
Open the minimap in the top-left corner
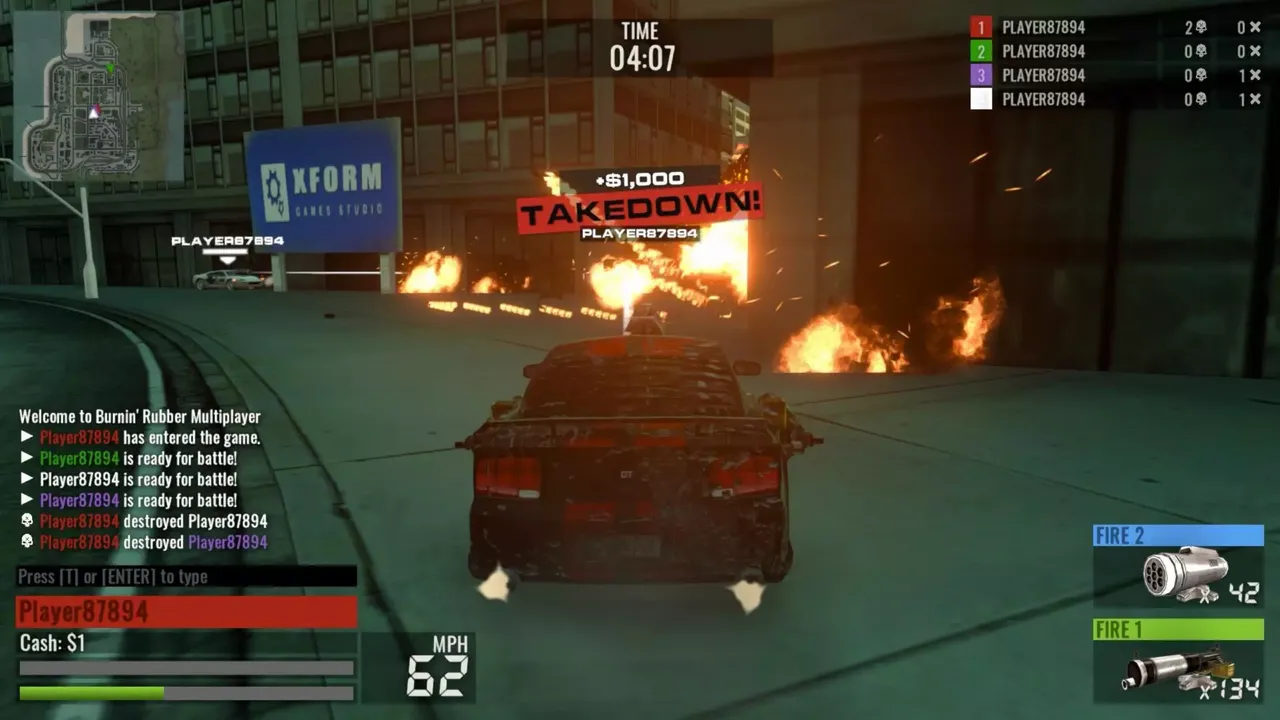[95, 95]
